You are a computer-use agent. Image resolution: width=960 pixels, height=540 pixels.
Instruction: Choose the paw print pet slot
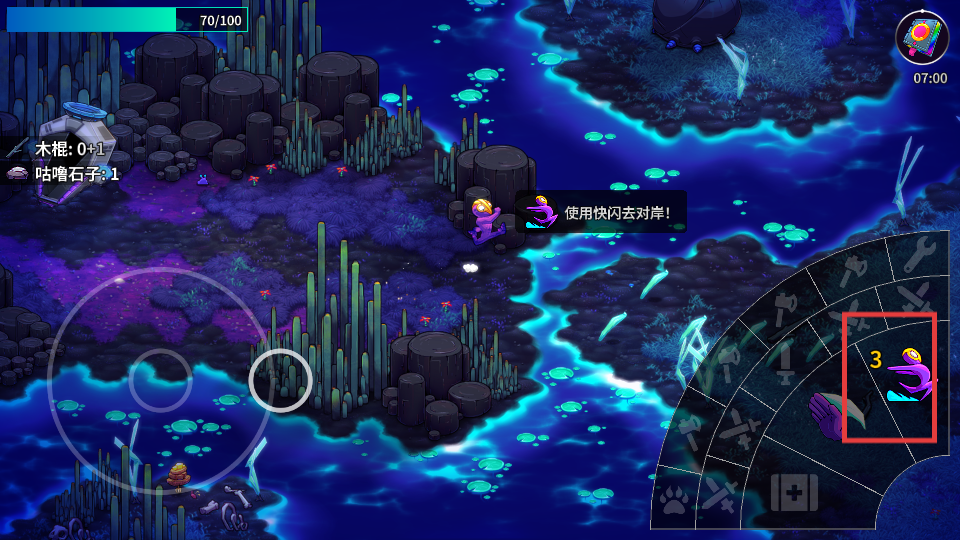tap(674, 501)
